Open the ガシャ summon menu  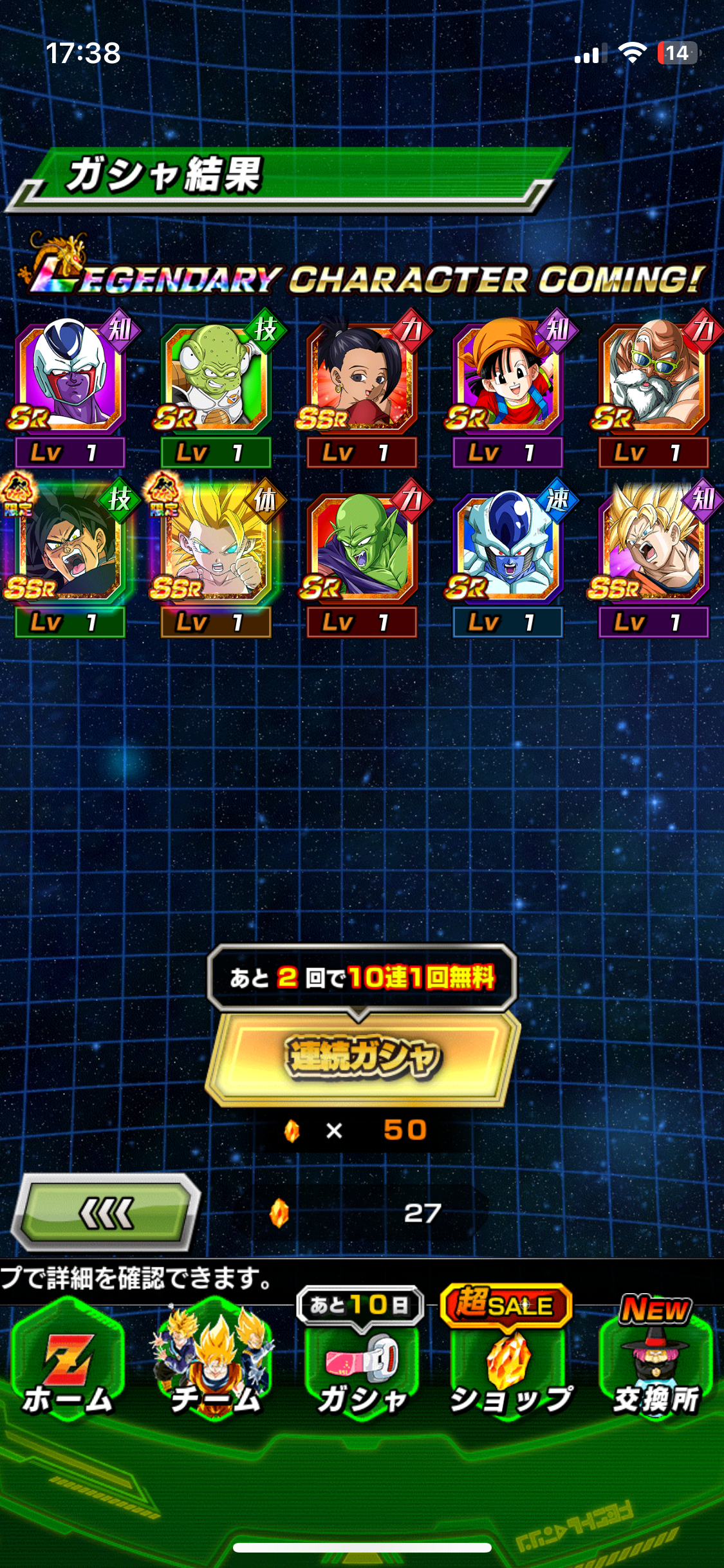pos(362,1368)
